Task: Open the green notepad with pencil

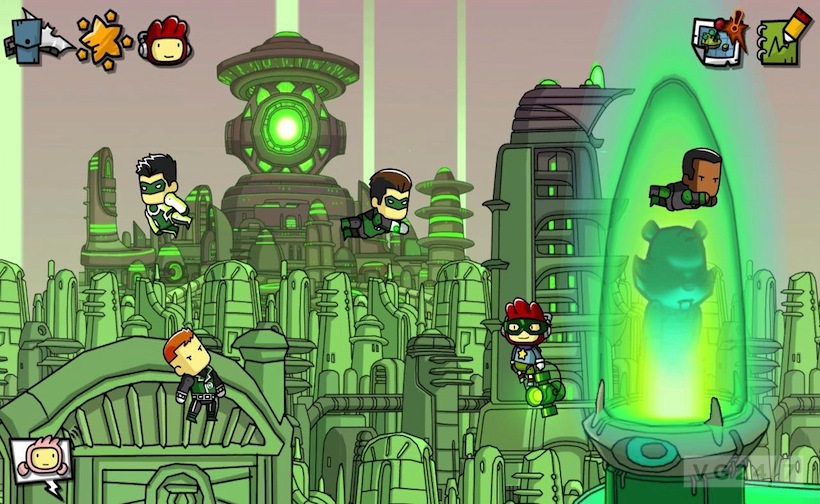Action: click(x=783, y=38)
